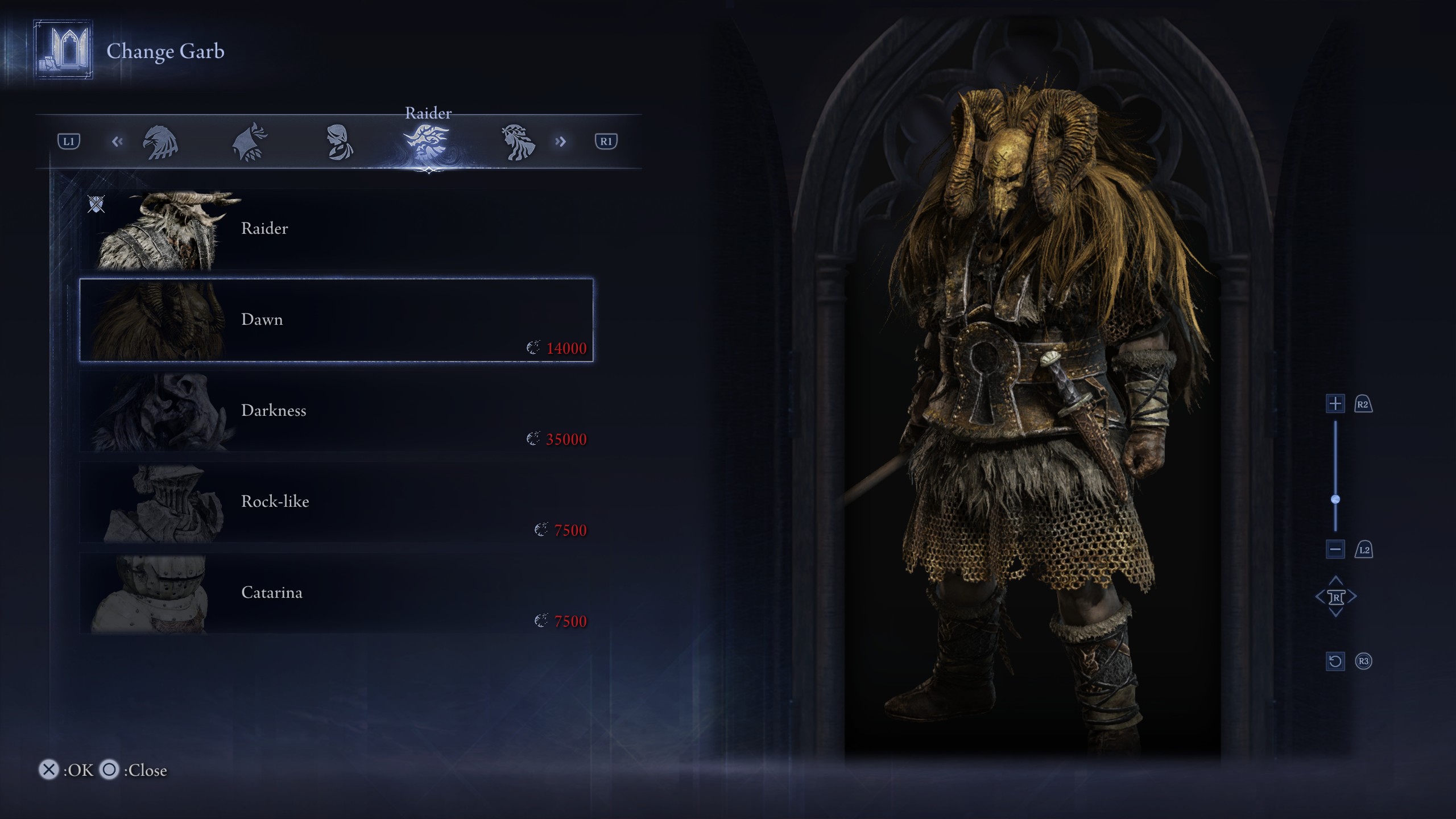The width and height of the screenshot is (1456, 819).
Task: Pick the Rock-like garb
Action: pos(336,502)
